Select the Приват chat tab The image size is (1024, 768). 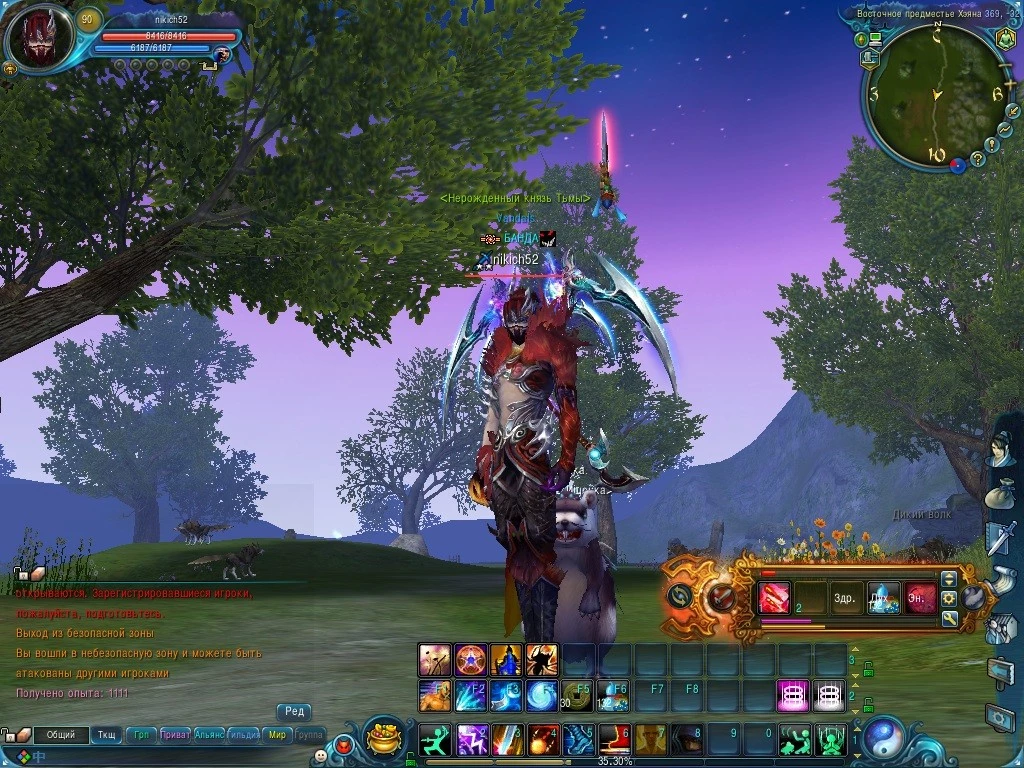175,735
